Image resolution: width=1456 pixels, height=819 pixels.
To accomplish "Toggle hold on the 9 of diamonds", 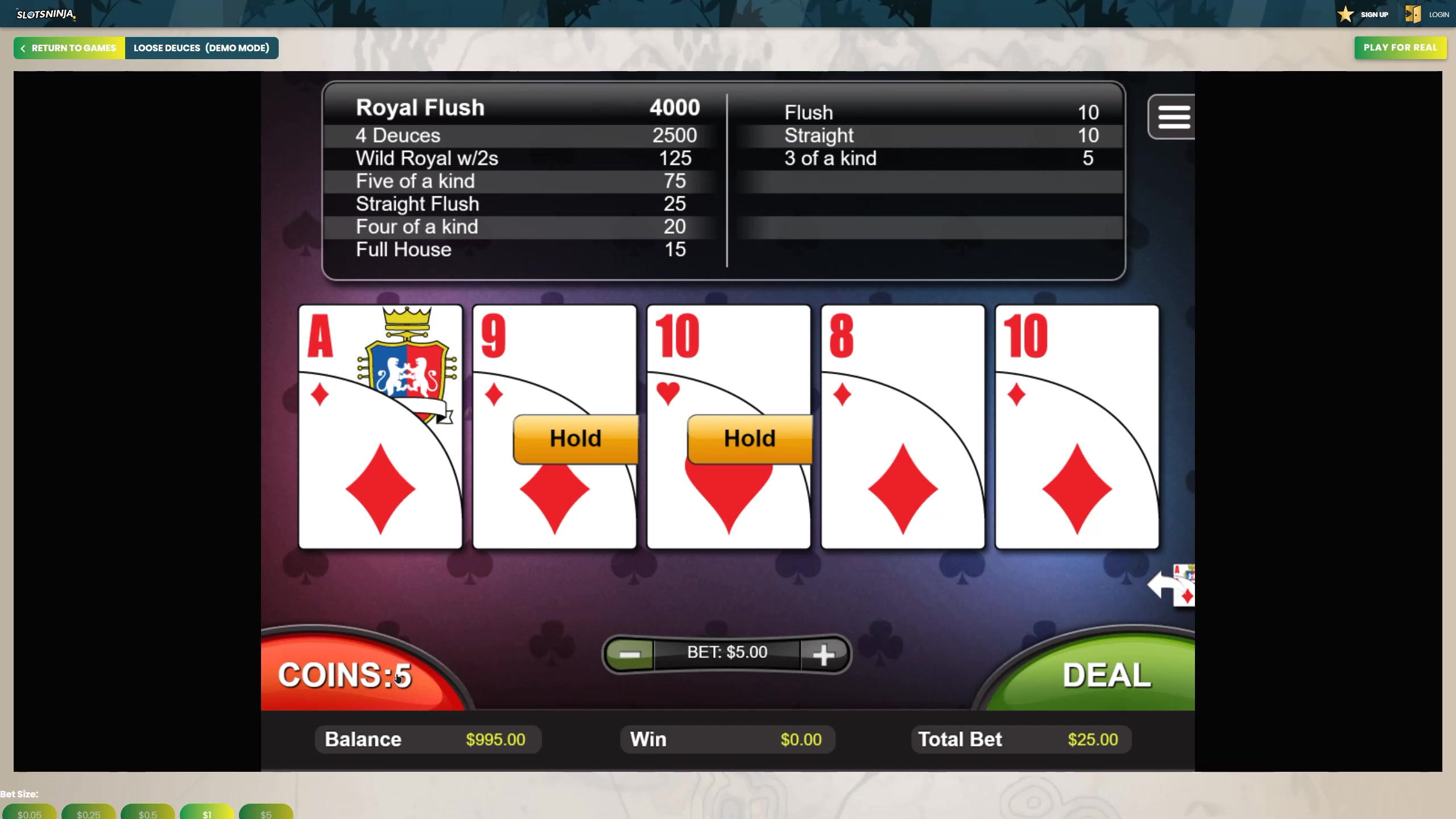I will click(x=554, y=427).
